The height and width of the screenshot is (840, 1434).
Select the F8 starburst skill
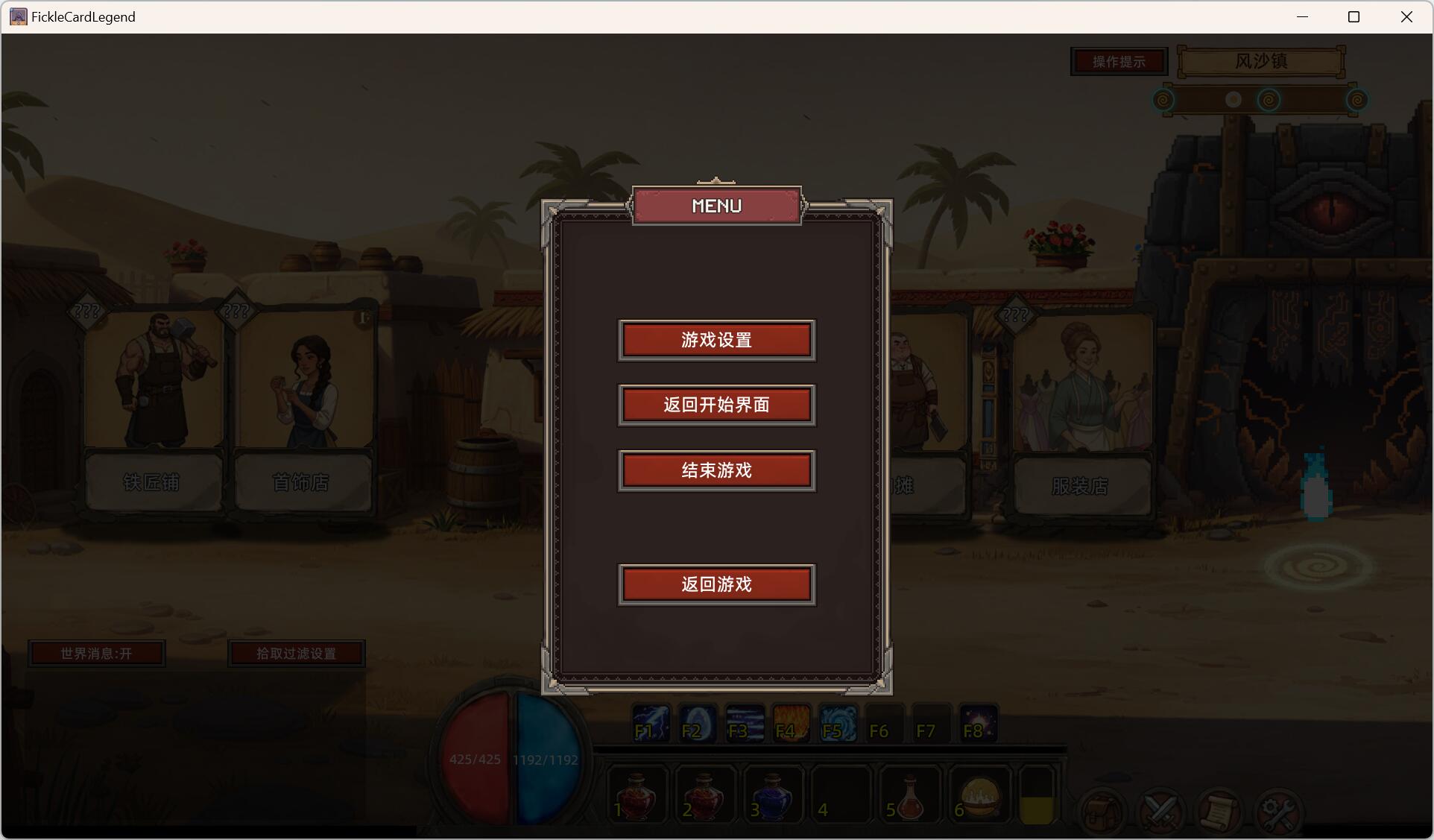(x=977, y=724)
